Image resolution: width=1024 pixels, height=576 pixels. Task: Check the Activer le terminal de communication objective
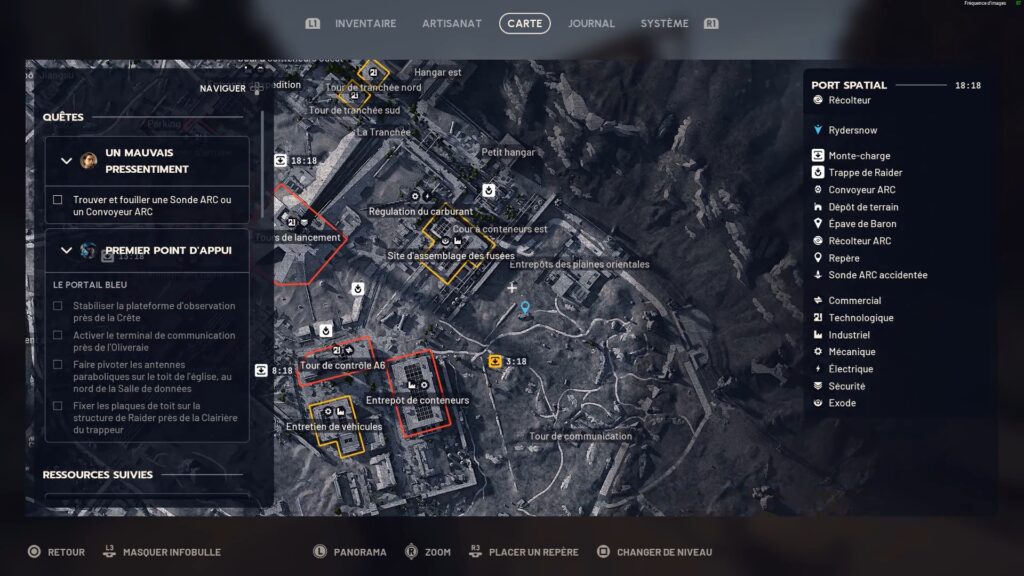tap(58, 336)
